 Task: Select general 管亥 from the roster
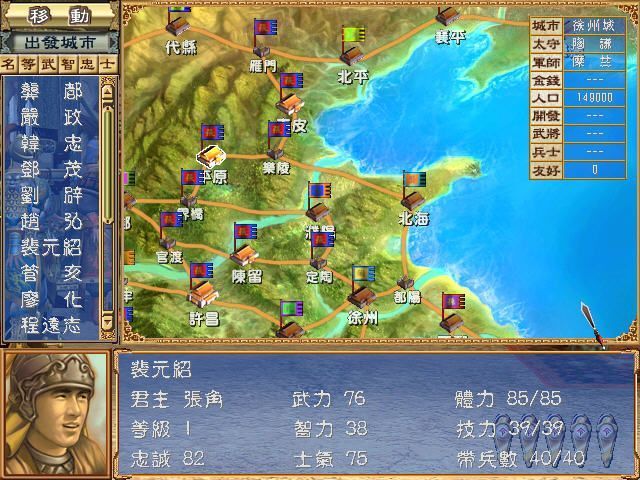50,272
